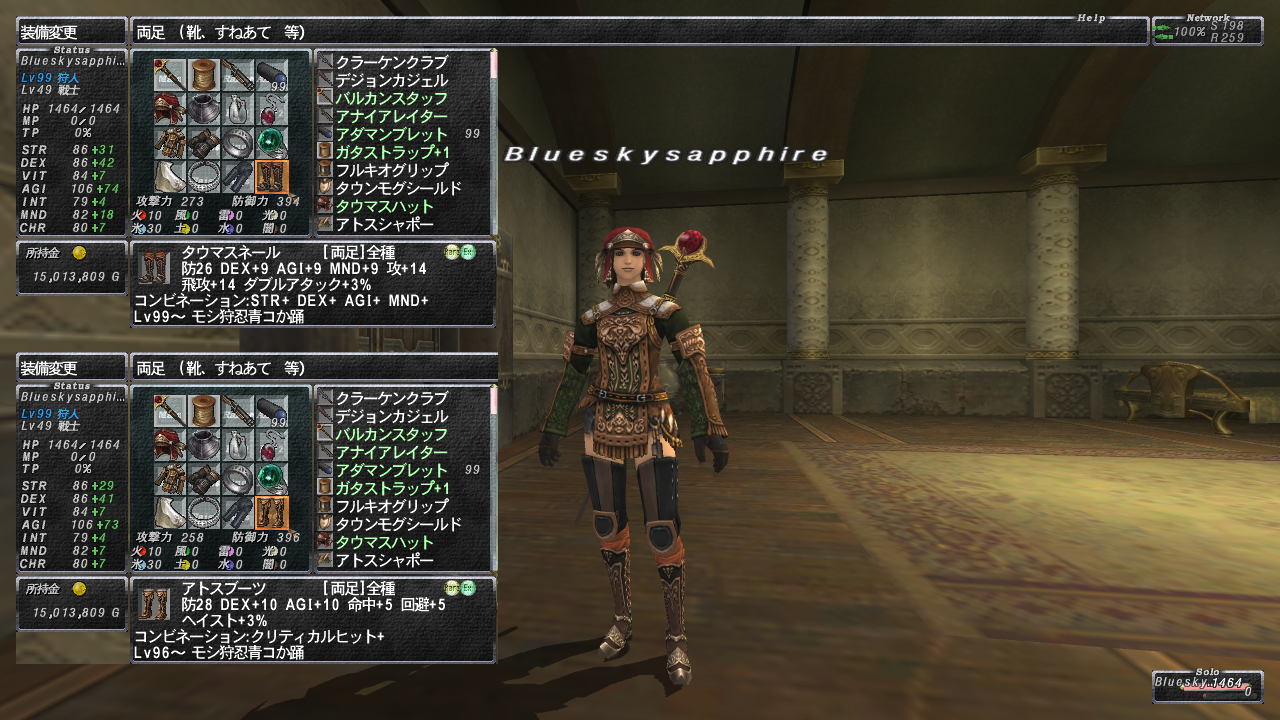Choose デジョンカジェル in the アトスブーツ panel's list
Viewport: 1280px width, 720px height.
(x=391, y=416)
